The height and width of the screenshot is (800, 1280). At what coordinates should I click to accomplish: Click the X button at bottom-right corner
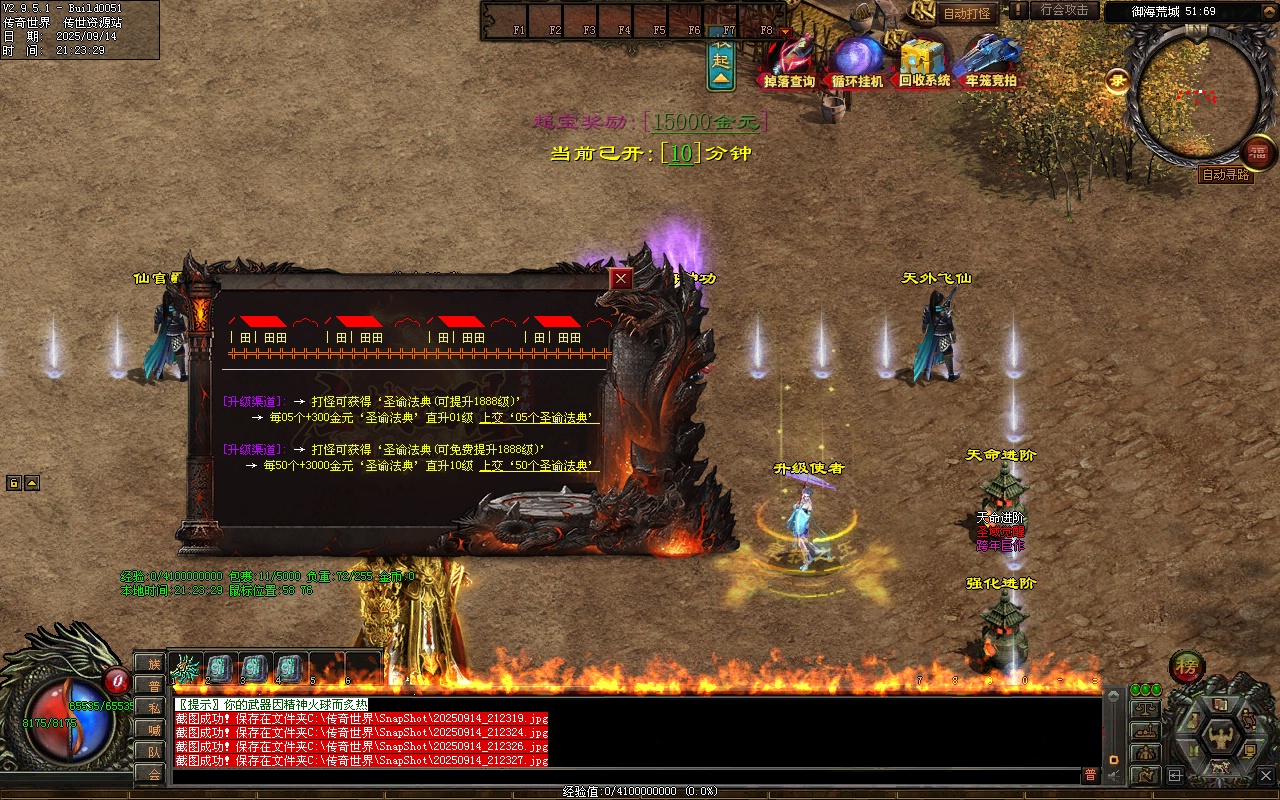[1266, 774]
